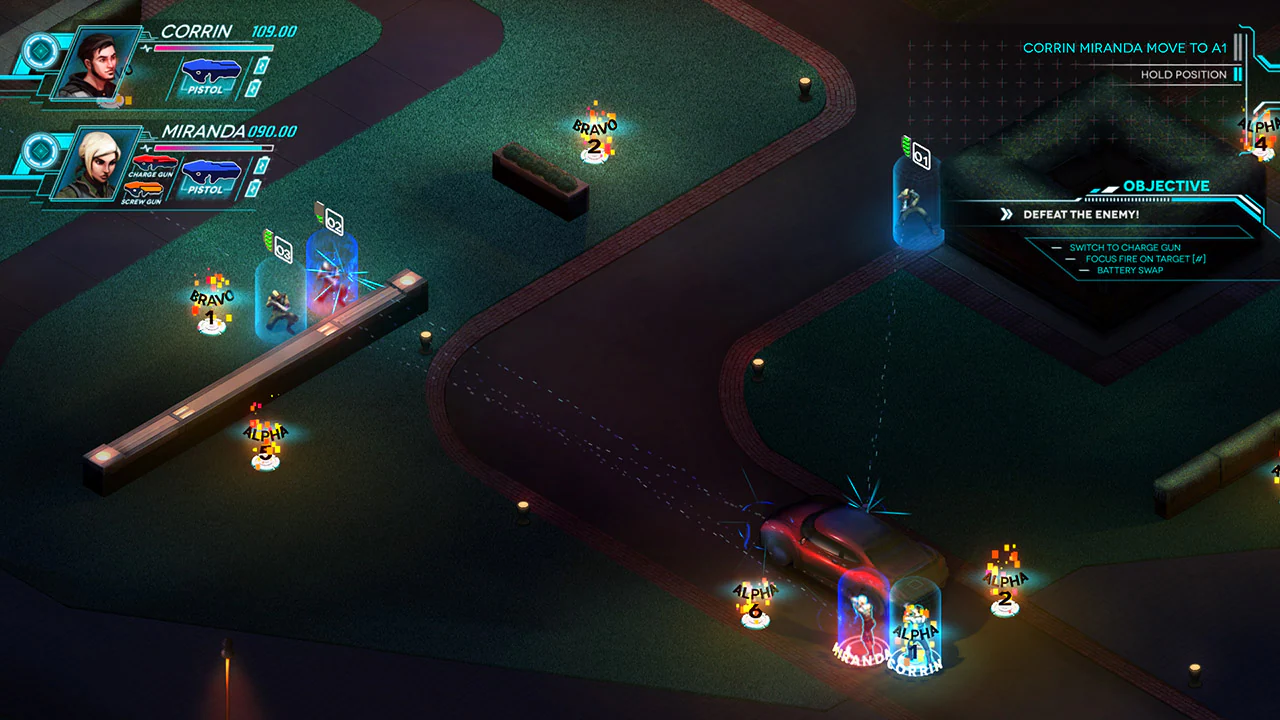The width and height of the screenshot is (1280, 720).
Task: Select Miranda's Screw Gun weapon icon
Action: pyautogui.click(x=142, y=190)
